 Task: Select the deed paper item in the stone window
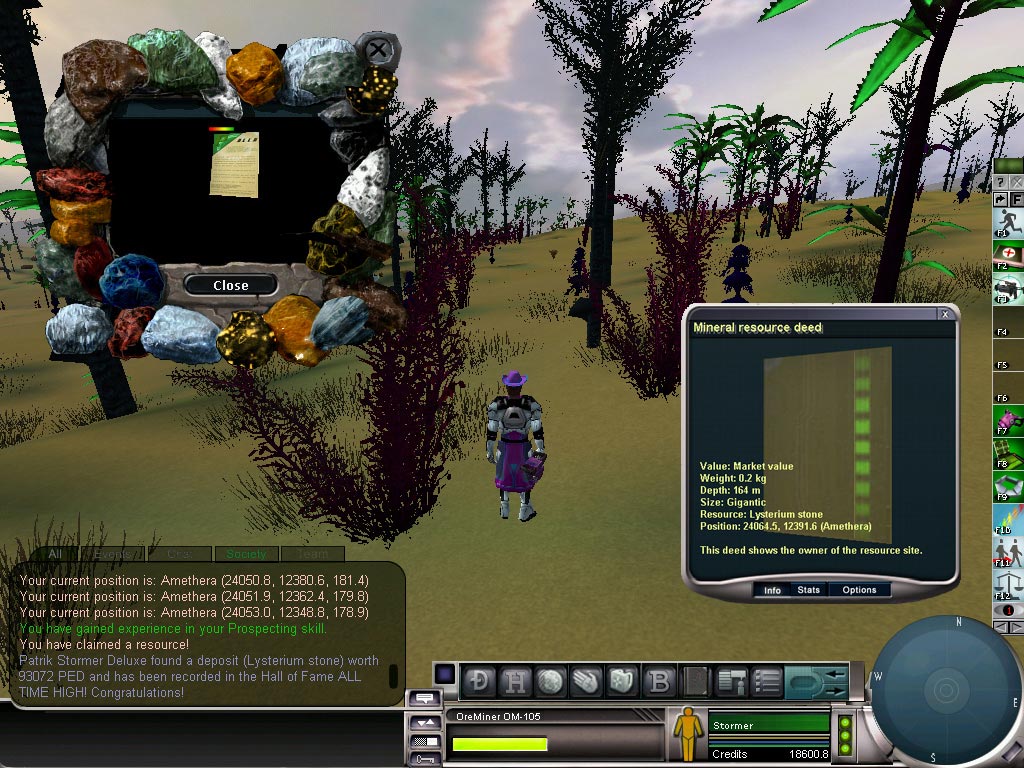pyautogui.click(x=233, y=165)
